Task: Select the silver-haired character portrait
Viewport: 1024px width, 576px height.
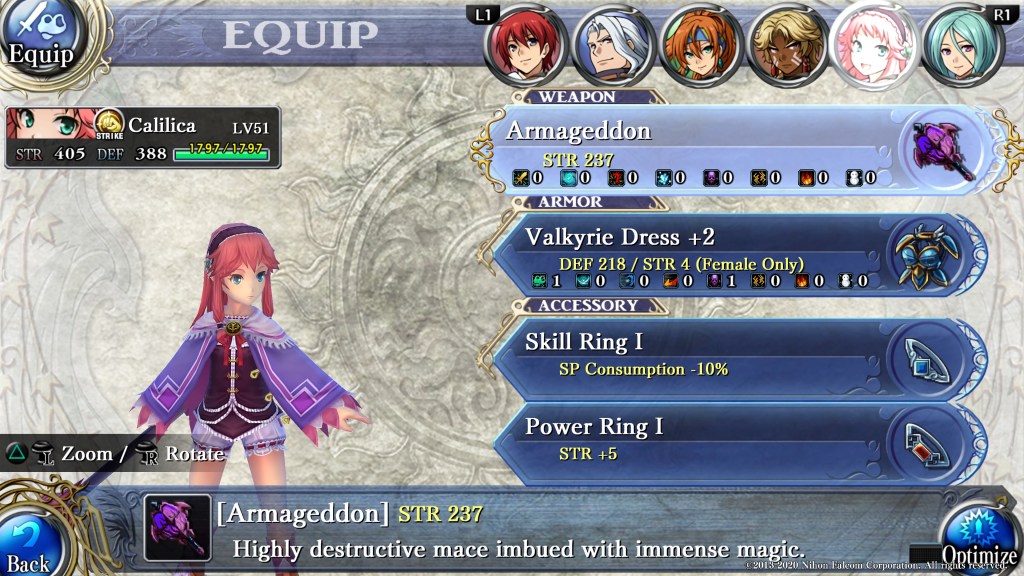Action: (613, 46)
